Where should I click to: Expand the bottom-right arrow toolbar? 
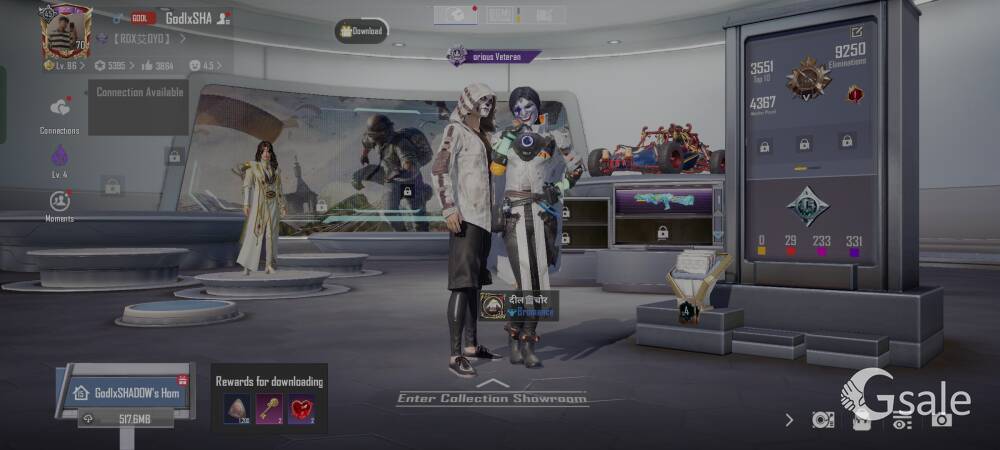pyautogui.click(x=789, y=420)
